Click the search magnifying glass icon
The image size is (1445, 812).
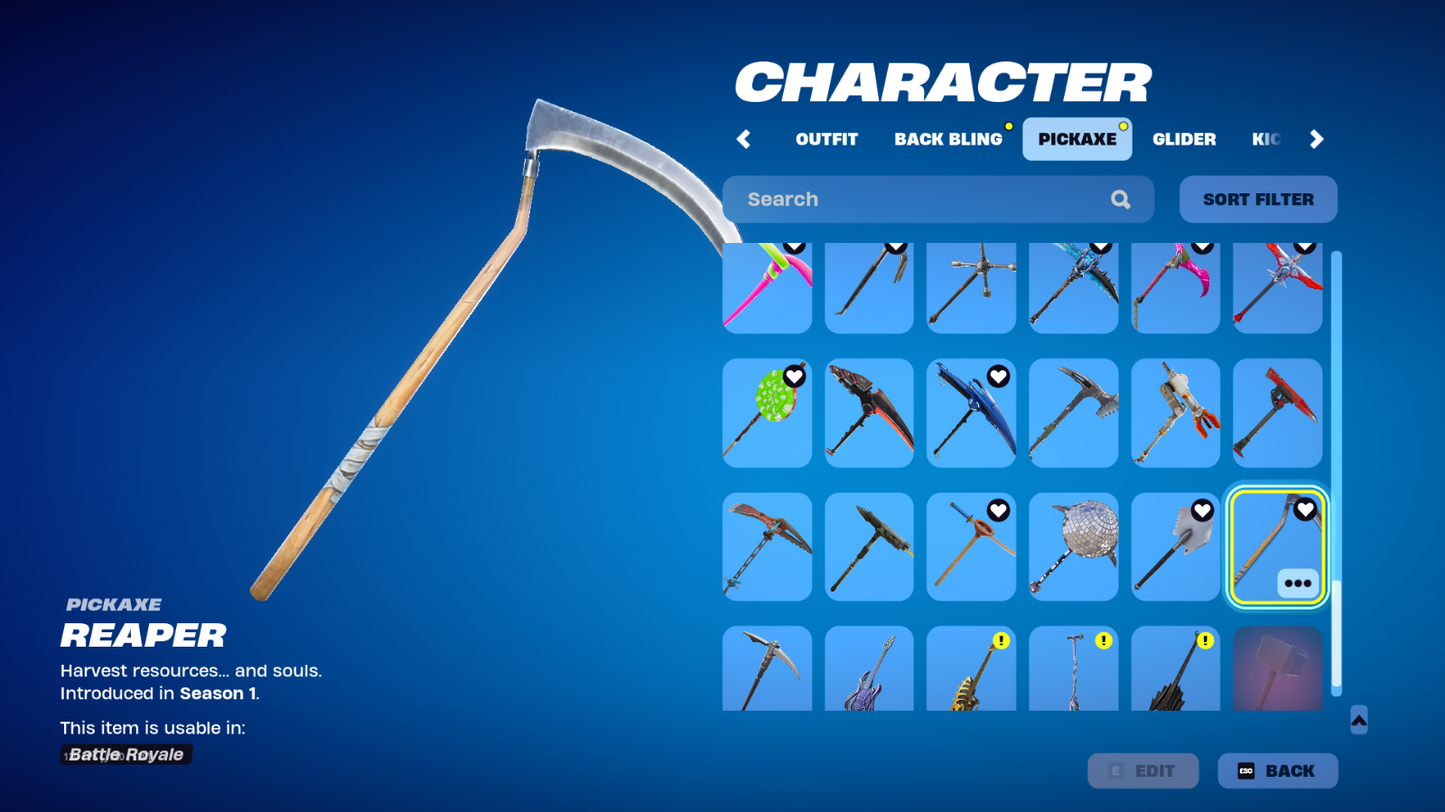click(1119, 199)
